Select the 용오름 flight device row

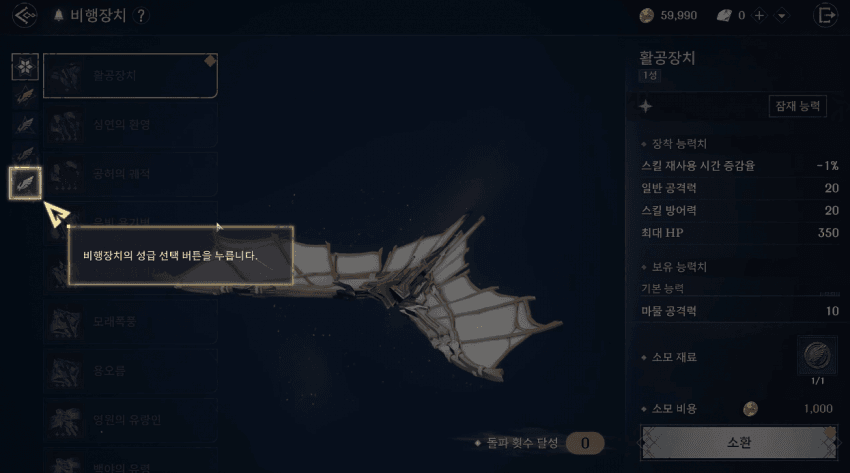[131, 371]
